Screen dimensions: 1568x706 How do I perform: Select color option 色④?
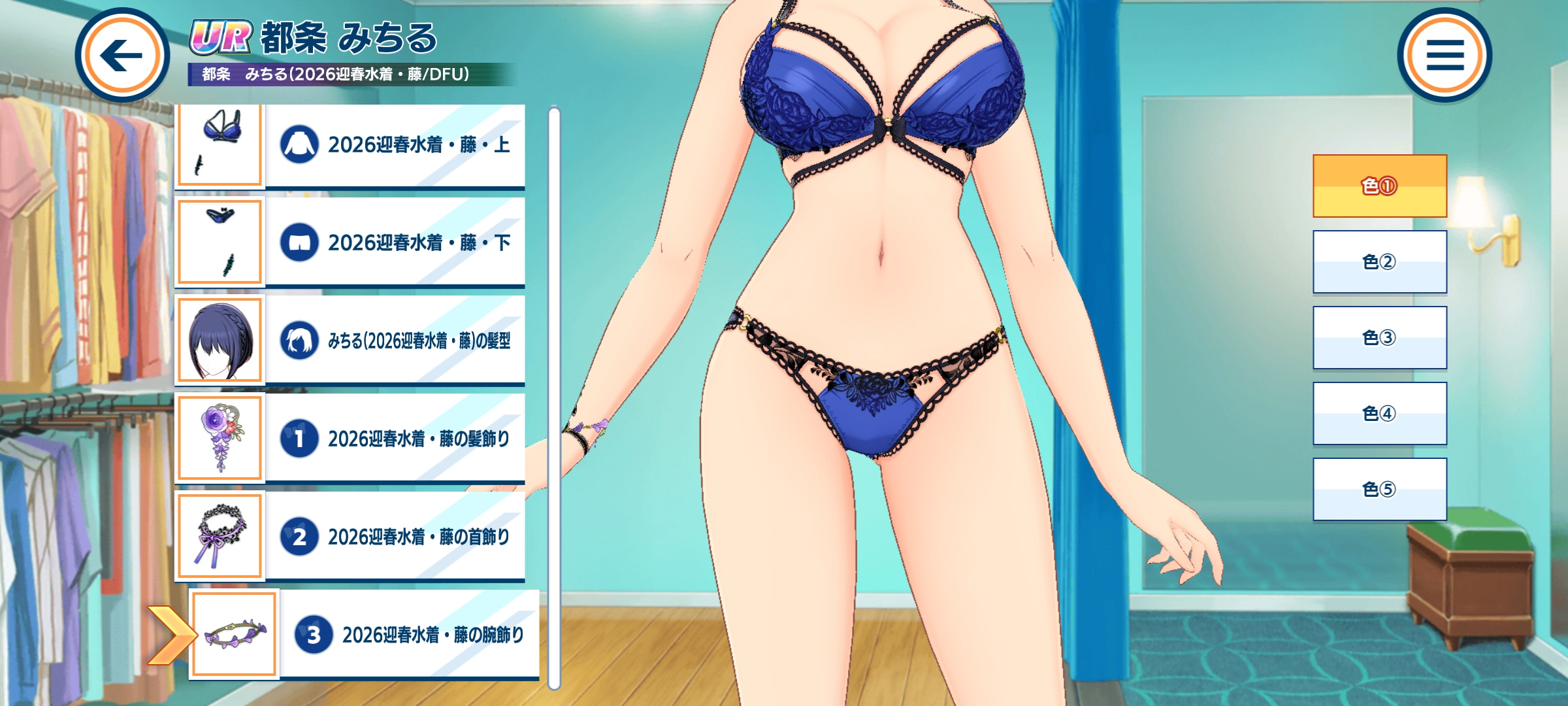tap(1379, 413)
